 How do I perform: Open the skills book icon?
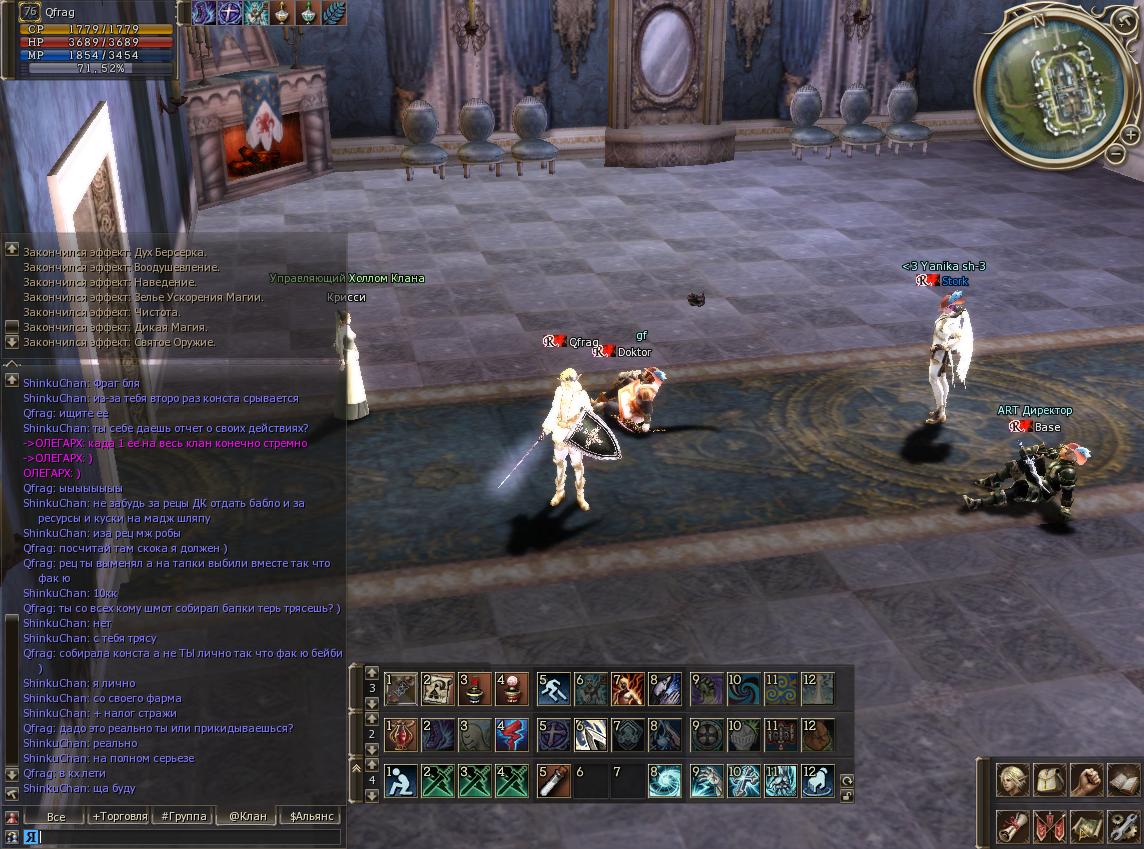click(1124, 780)
